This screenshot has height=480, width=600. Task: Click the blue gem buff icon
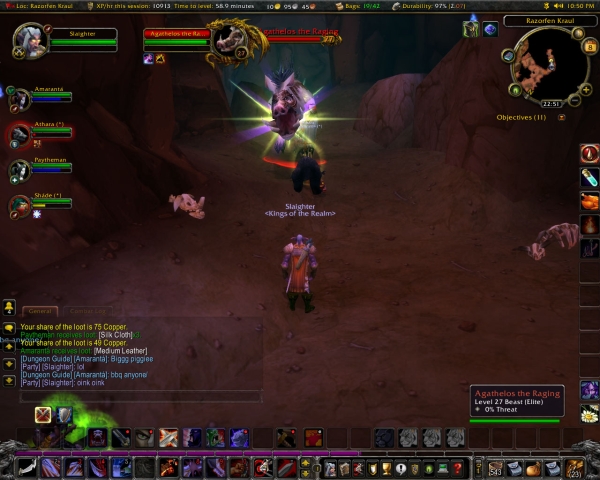(491, 29)
